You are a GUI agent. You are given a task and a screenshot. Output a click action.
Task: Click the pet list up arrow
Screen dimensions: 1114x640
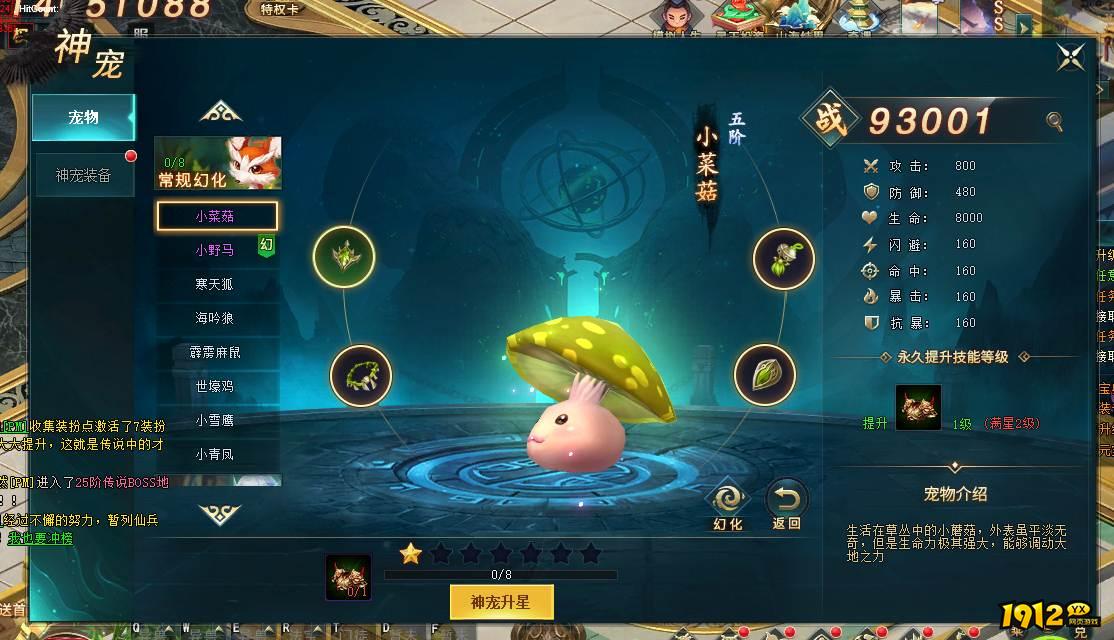220,112
